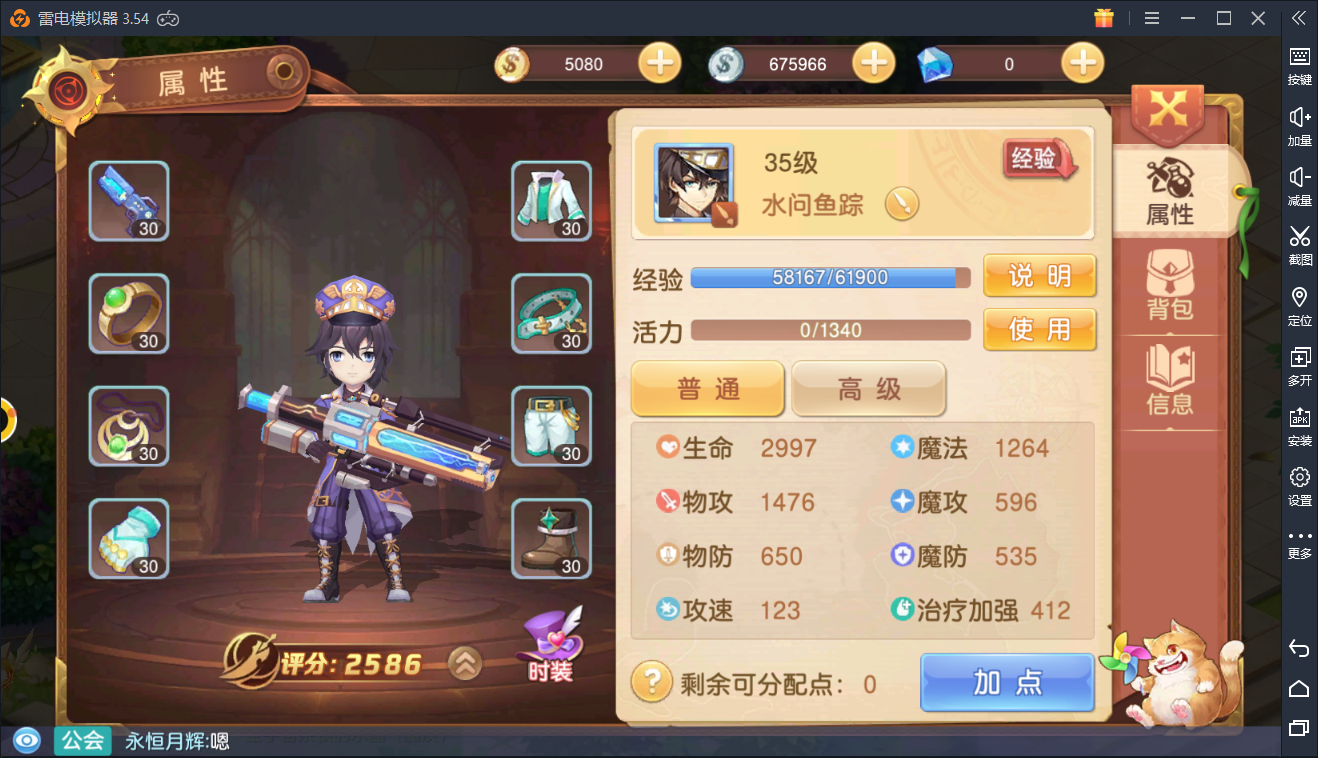Show 普通 basic stats
1318x758 pixels.
point(707,388)
